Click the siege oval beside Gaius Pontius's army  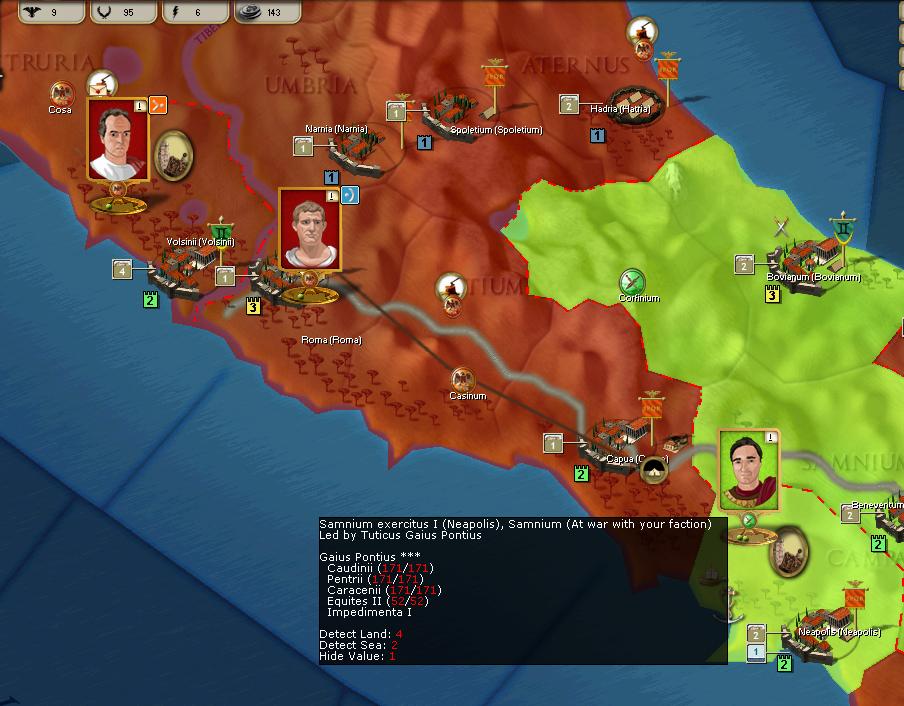[788, 553]
